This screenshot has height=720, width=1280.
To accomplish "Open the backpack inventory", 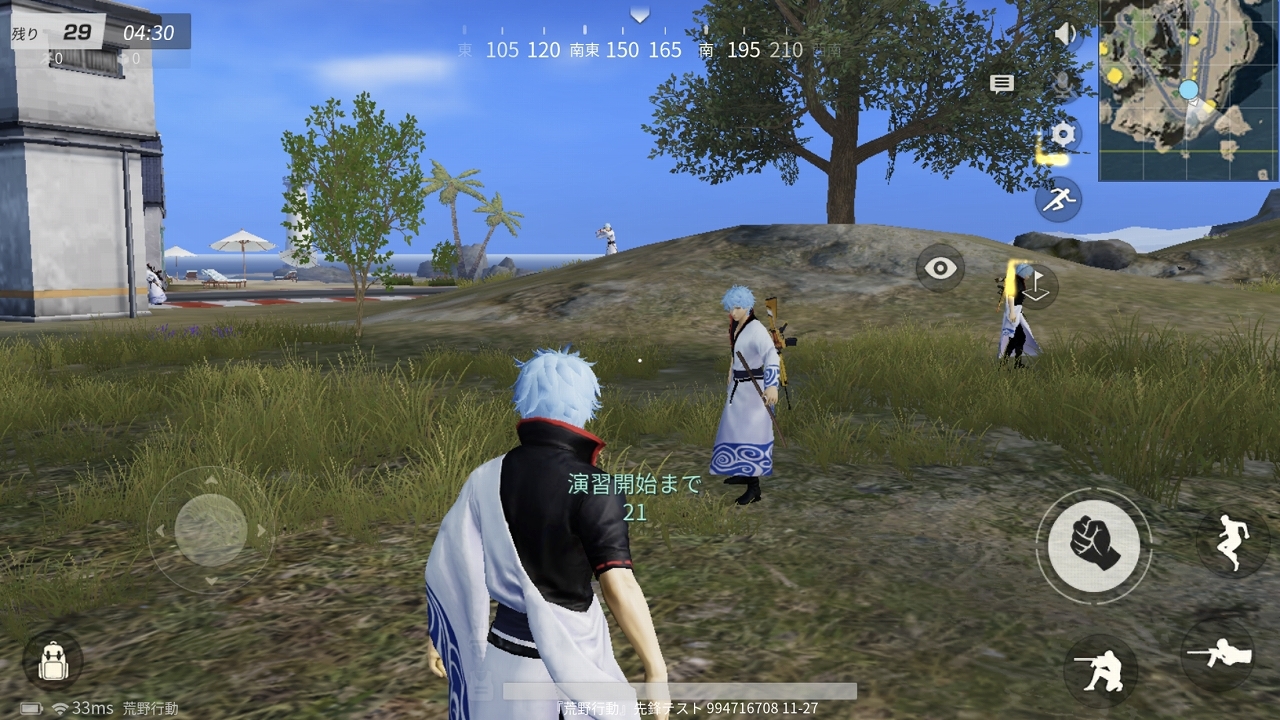I will (x=52, y=661).
